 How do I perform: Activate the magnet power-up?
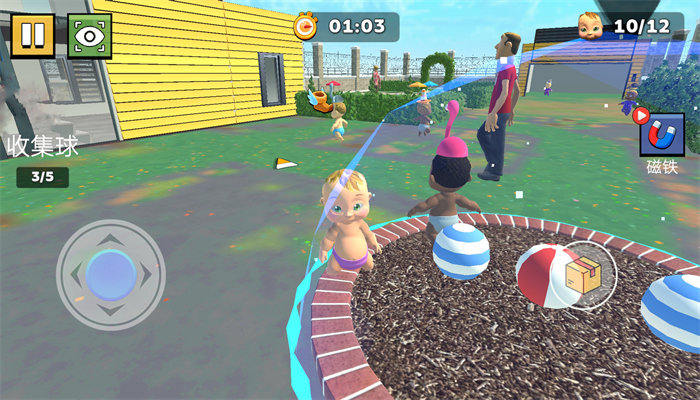pyautogui.click(x=661, y=134)
